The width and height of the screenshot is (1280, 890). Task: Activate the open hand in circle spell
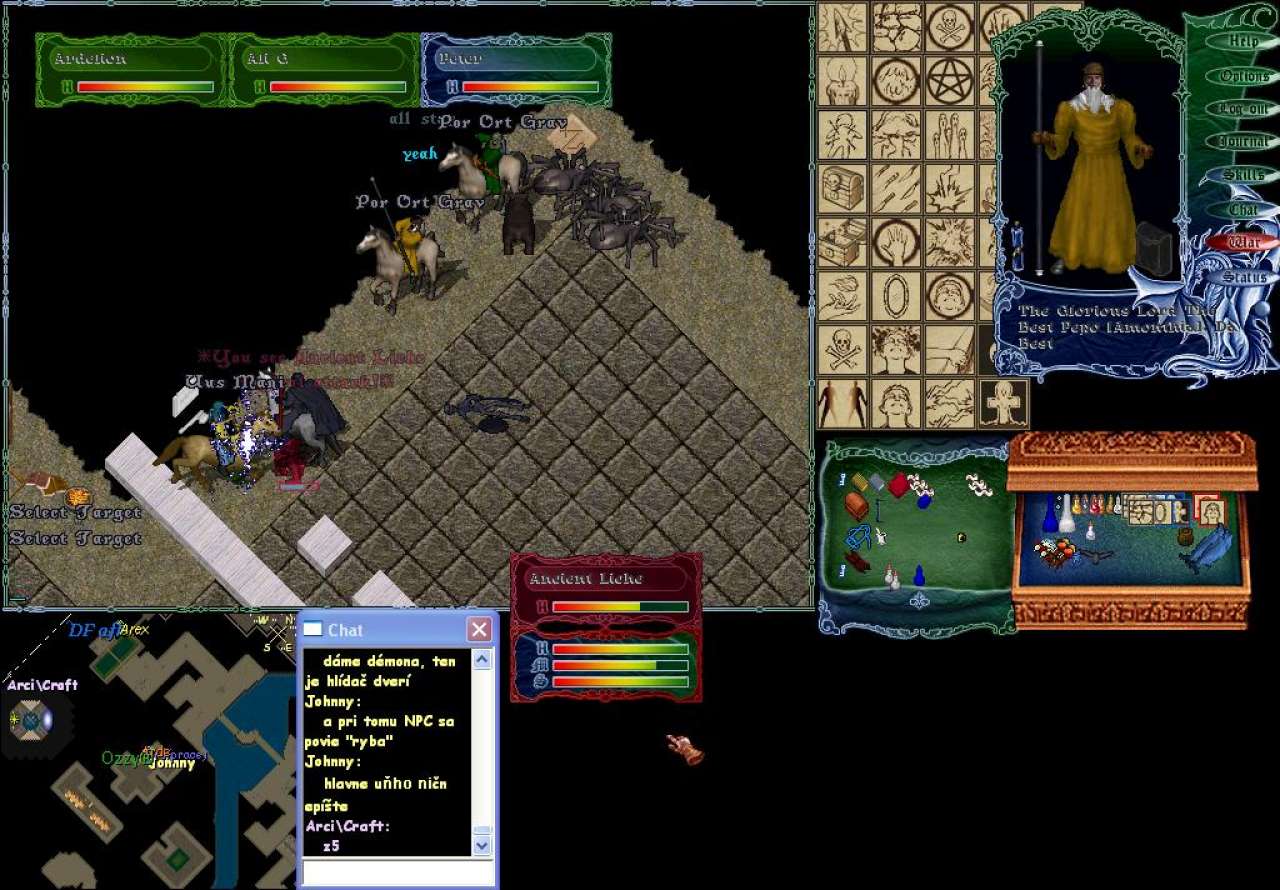896,241
